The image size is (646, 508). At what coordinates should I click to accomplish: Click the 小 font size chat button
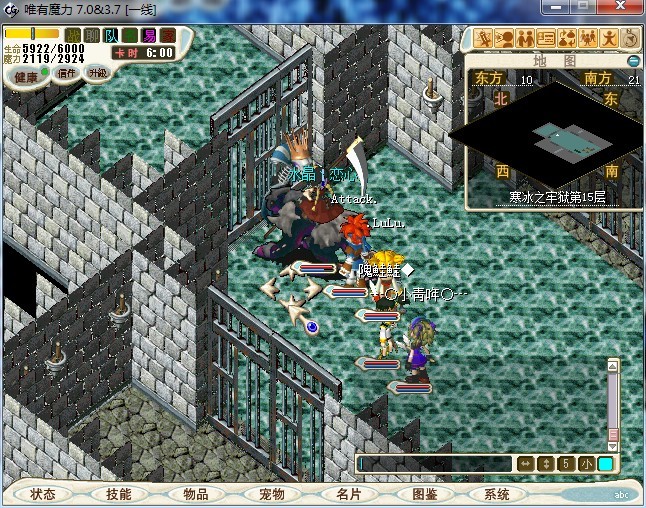pyautogui.click(x=586, y=464)
